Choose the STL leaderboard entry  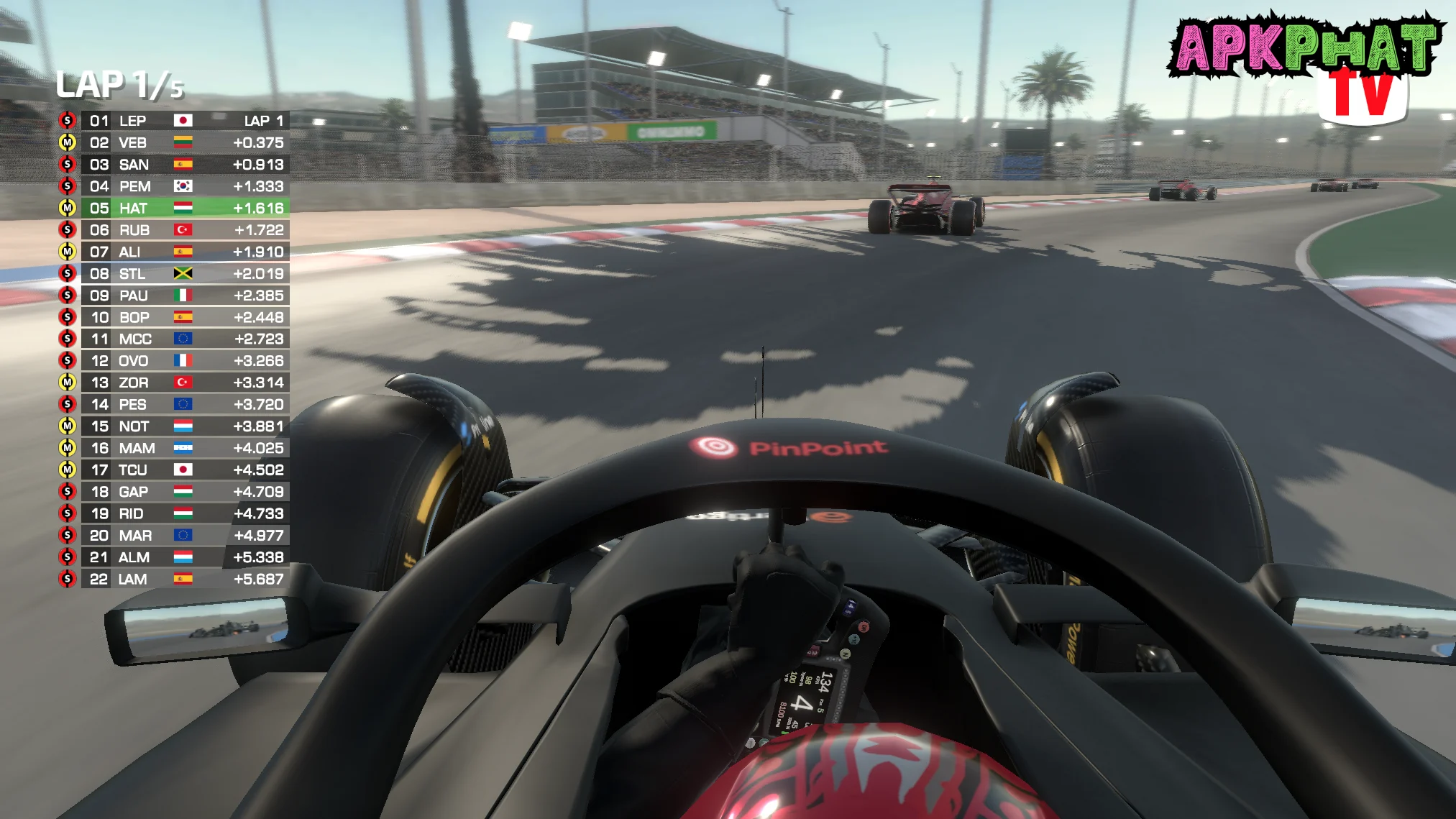click(173, 273)
